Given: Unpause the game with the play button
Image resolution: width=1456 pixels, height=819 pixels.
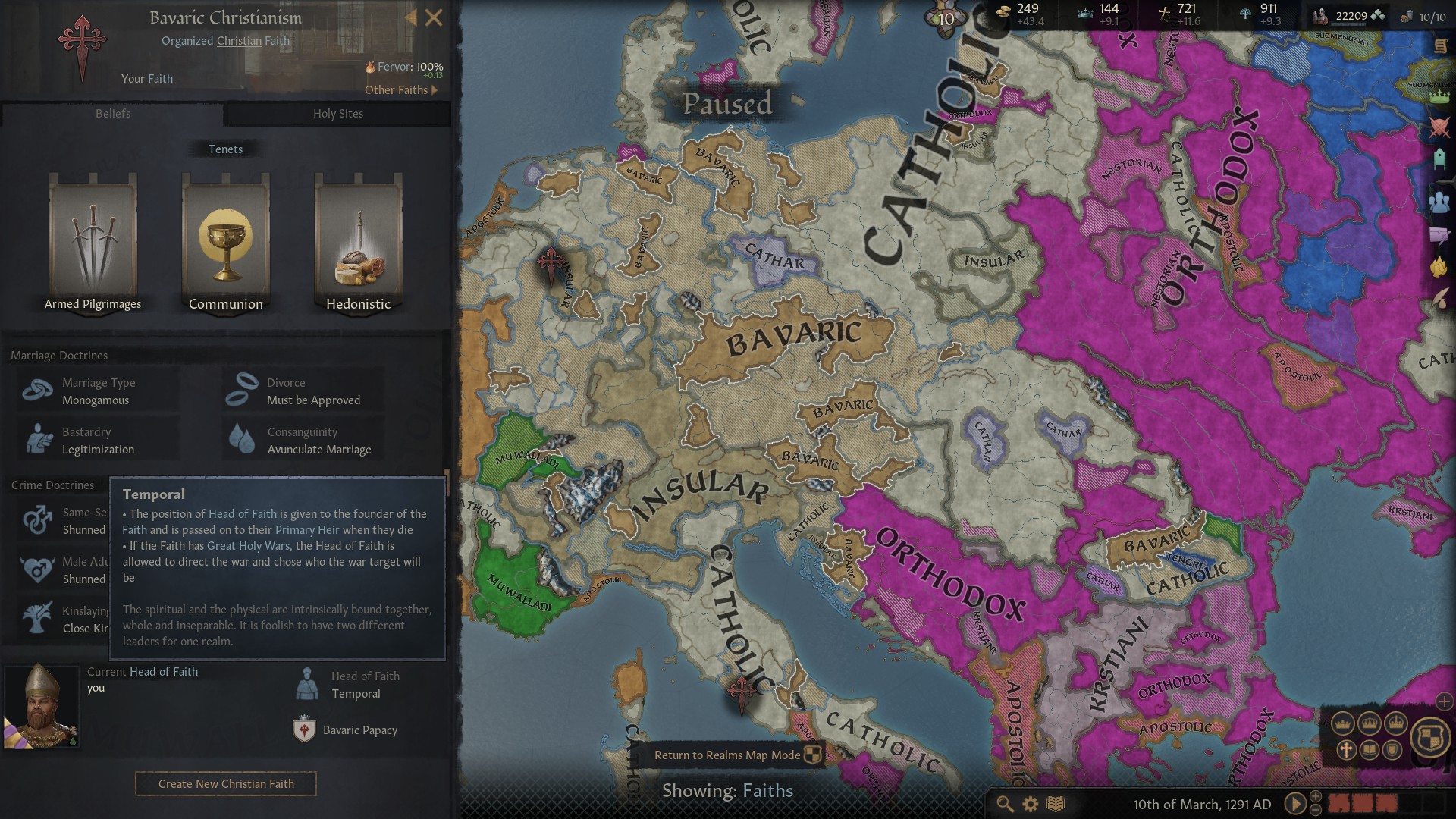Looking at the screenshot, I should [x=1298, y=803].
